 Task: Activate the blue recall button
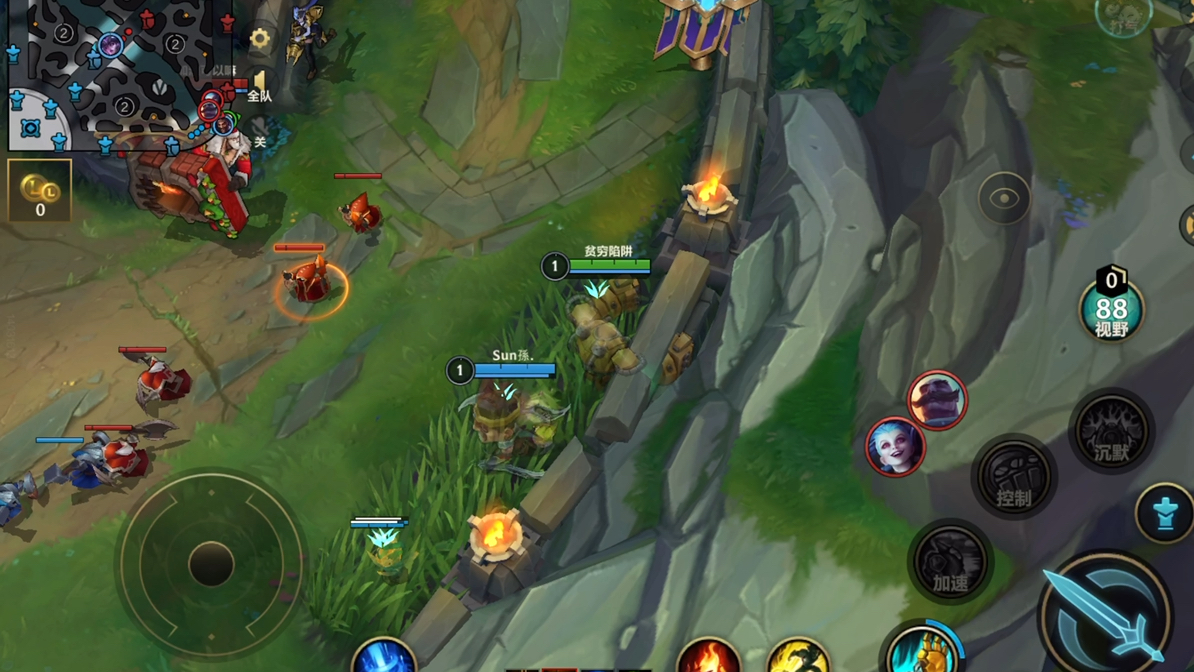point(383,656)
